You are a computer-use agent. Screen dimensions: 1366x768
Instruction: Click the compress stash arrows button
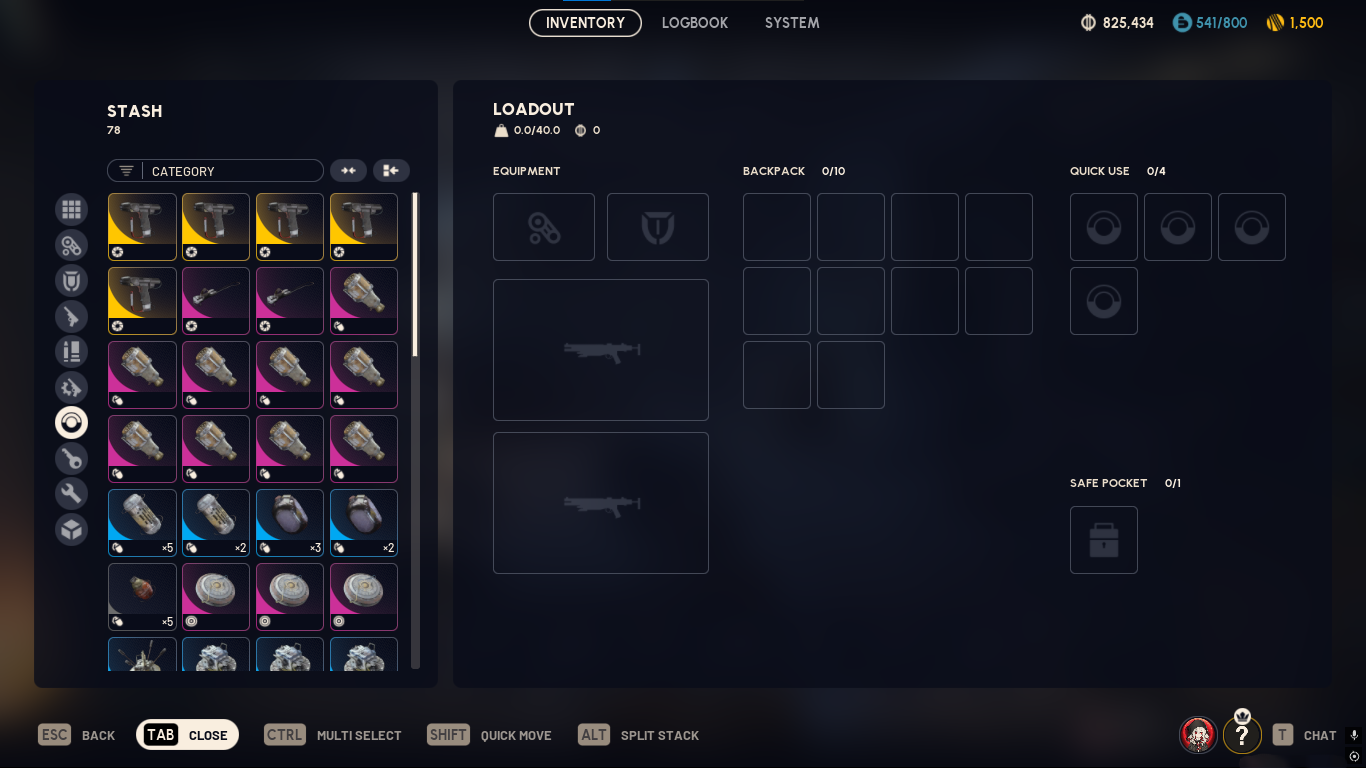pyautogui.click(x=348, y=170)
